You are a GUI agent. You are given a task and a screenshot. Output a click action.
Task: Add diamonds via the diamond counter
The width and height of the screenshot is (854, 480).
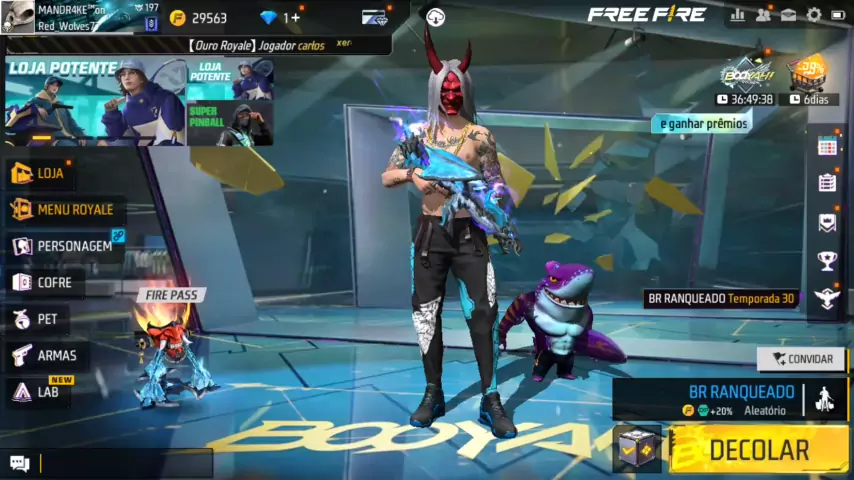click(x=280, y=18)
